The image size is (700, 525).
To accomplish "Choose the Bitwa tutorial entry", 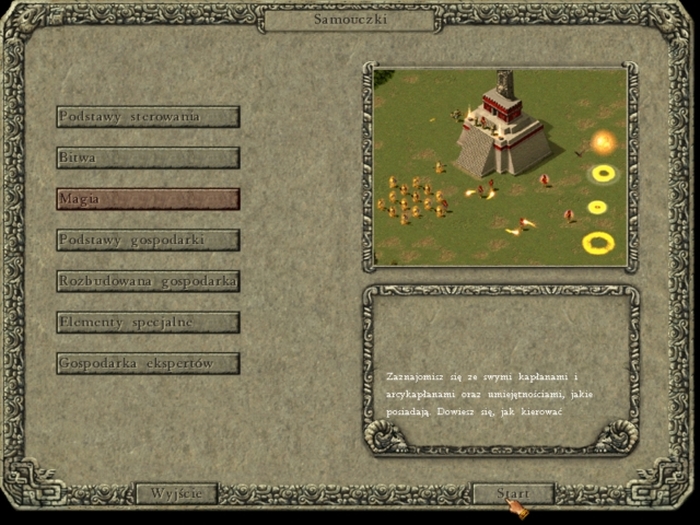I will click(x=148, y=158).
